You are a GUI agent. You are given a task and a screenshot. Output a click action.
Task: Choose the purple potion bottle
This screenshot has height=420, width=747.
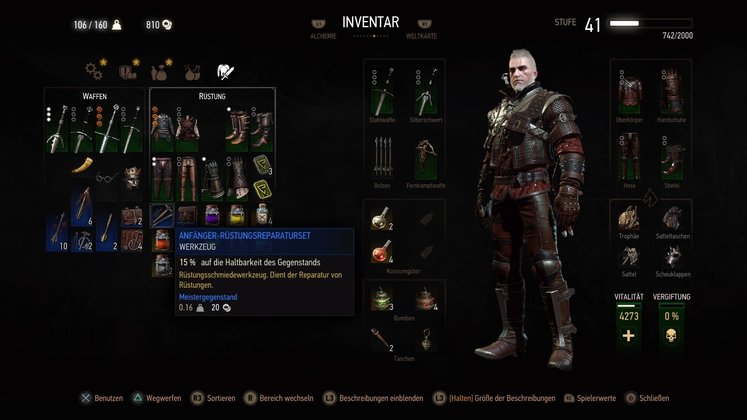[211, 214]
